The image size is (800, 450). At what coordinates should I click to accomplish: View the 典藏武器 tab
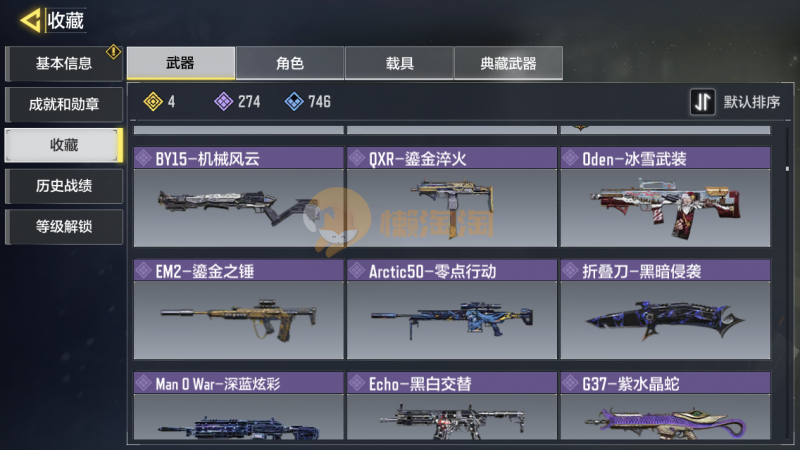point(508,63)
